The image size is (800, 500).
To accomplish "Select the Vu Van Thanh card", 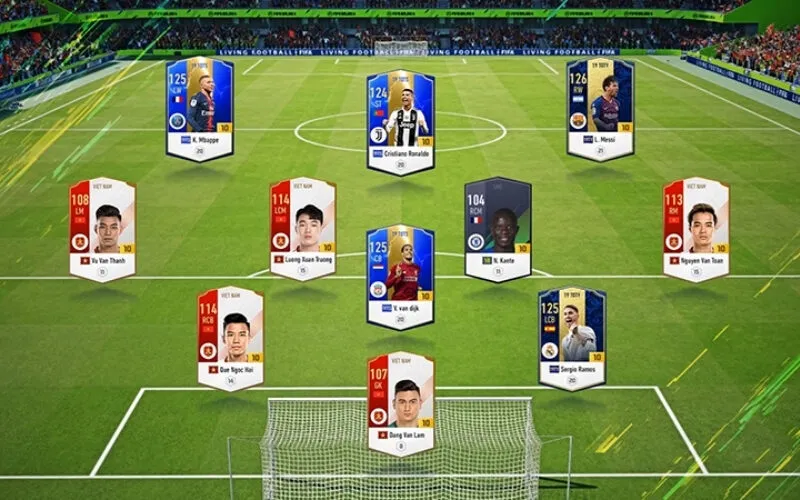I will pos(102,228).
